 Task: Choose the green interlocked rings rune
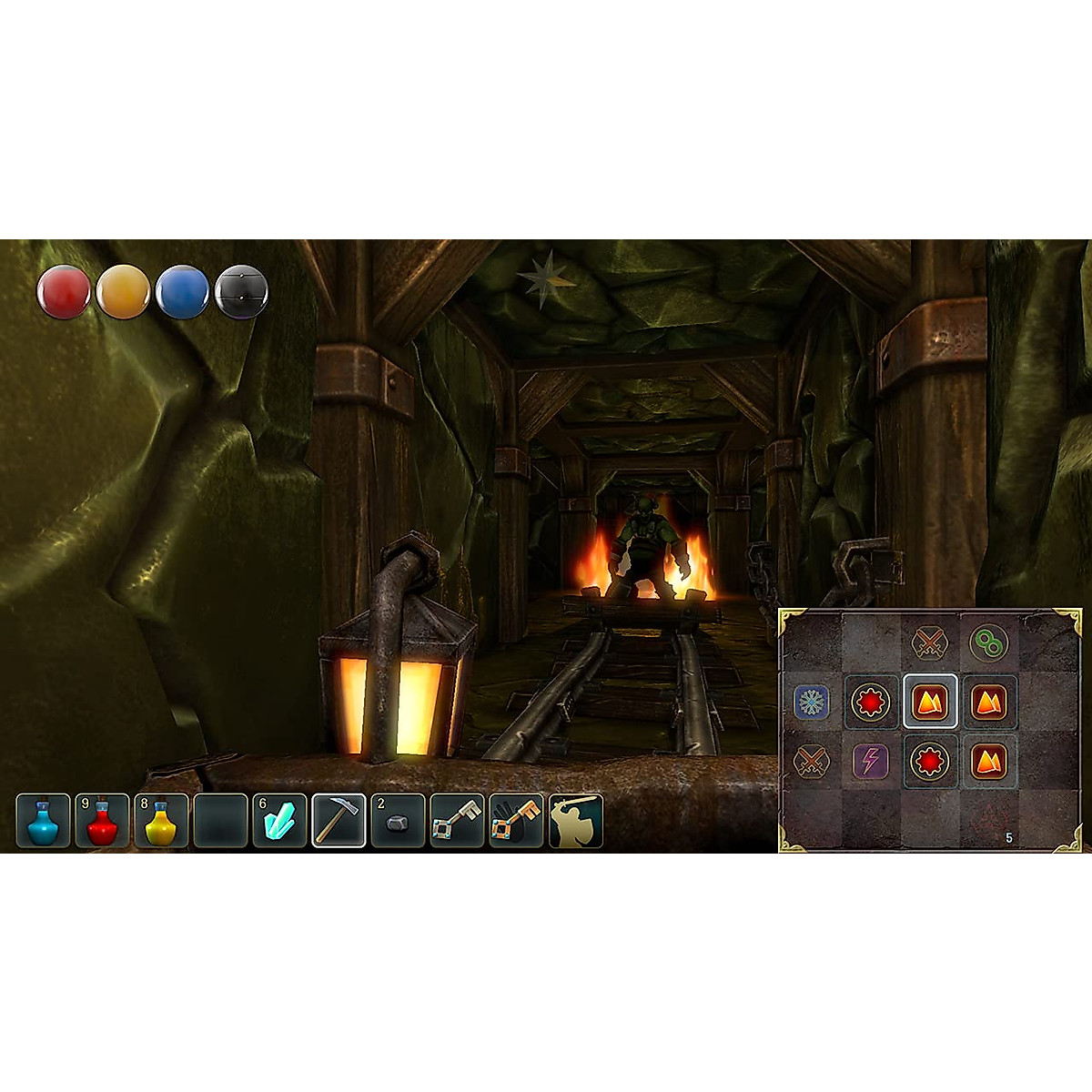point(988,643)
